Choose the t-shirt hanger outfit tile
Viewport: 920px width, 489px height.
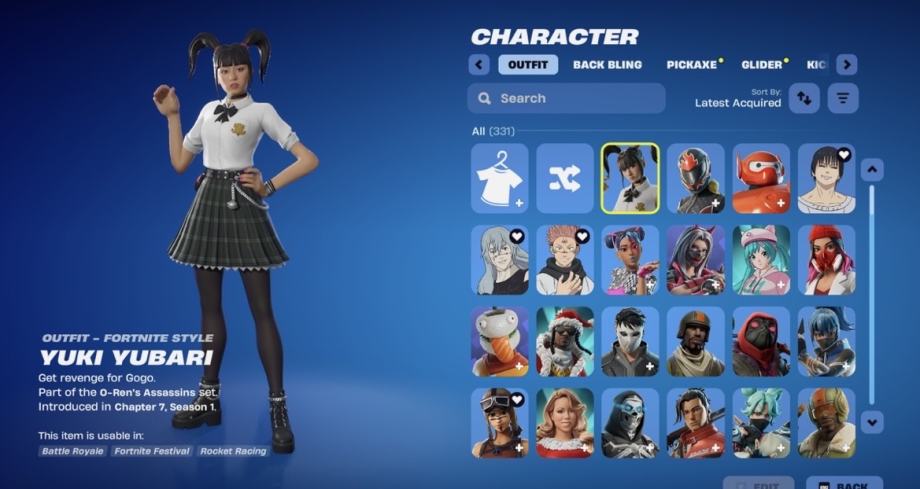pyautogui.click(x=500, y=178)
